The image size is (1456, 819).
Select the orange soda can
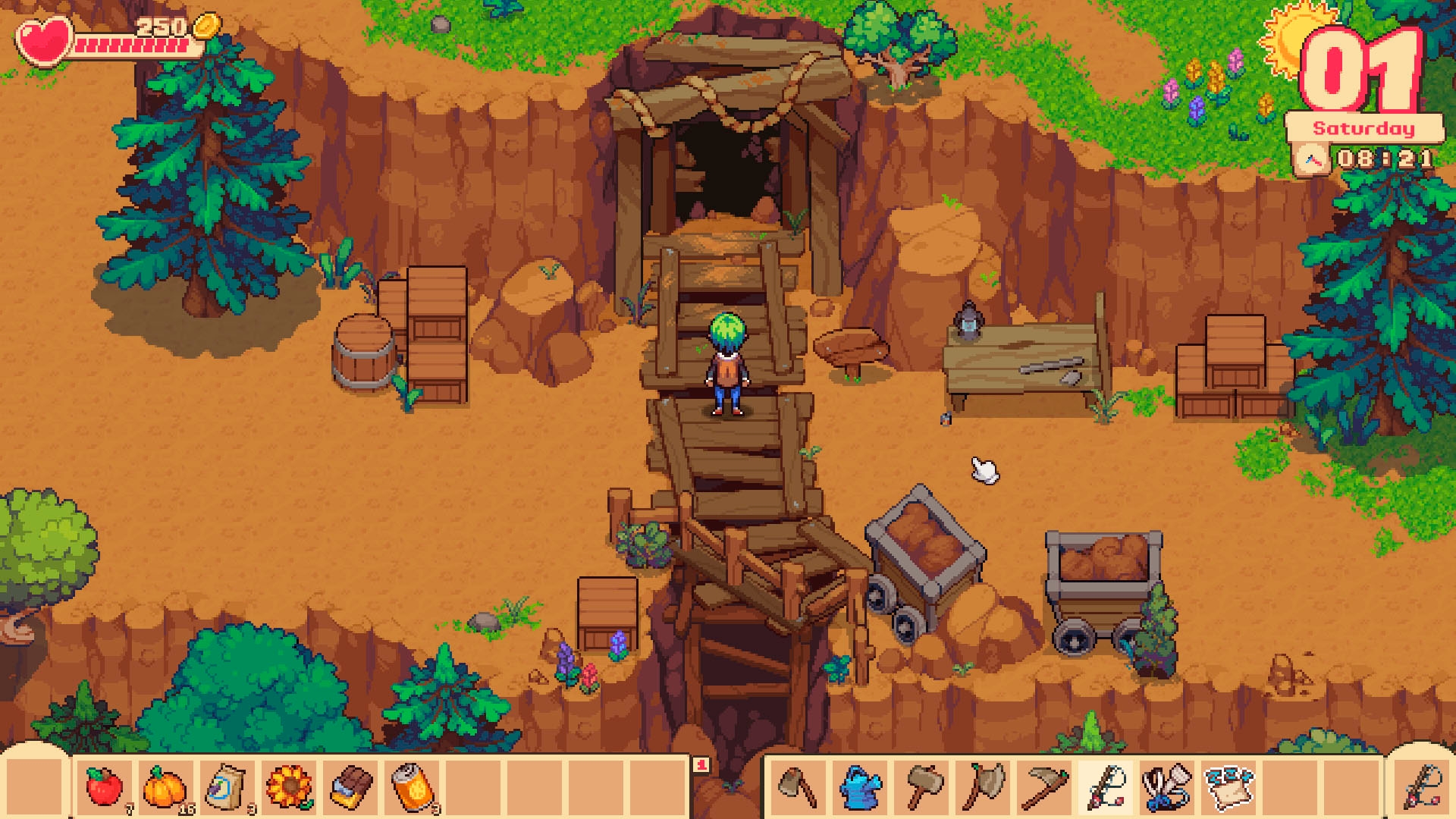(x=413, y=786)
